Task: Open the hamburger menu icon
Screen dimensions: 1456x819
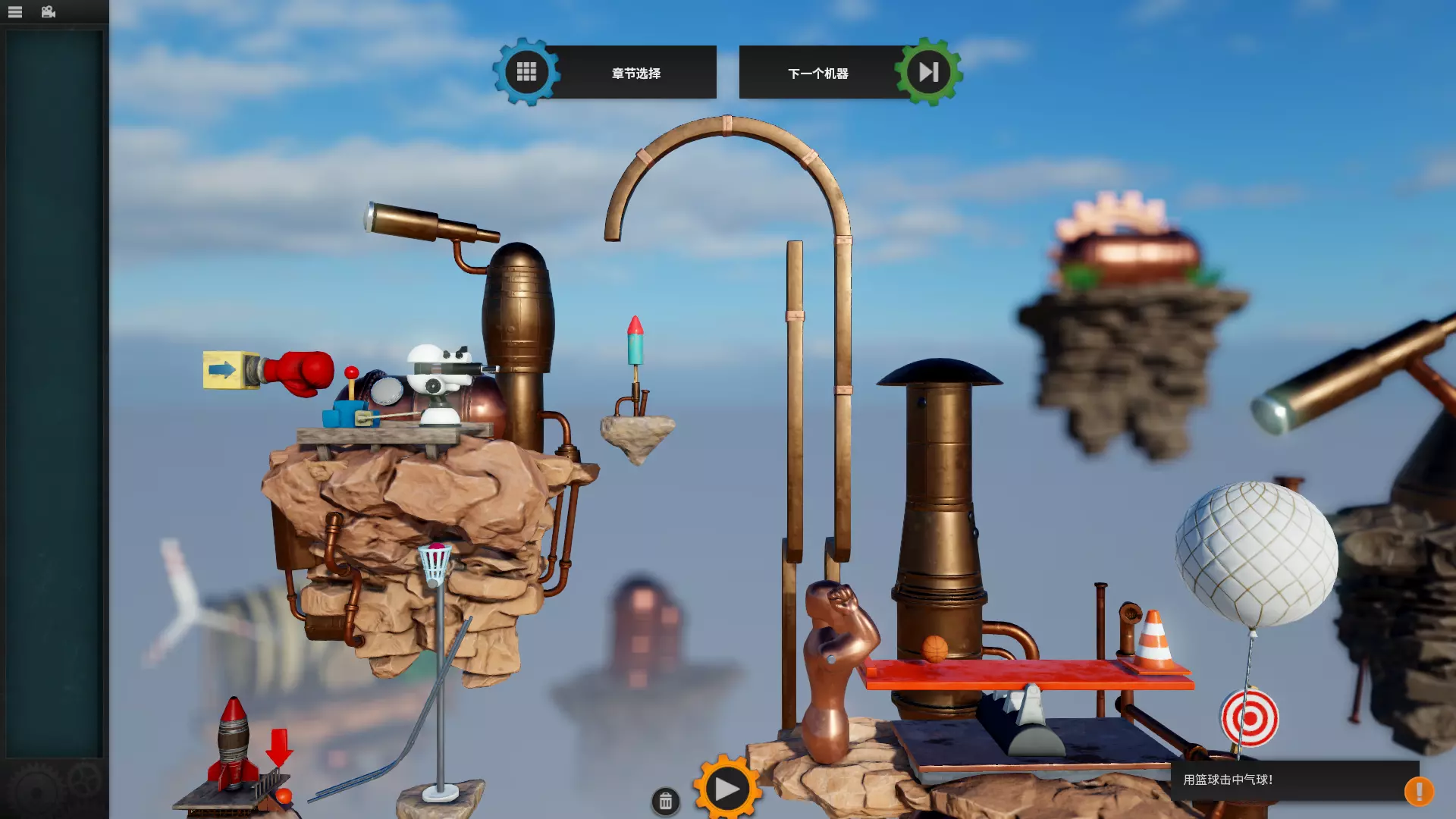Action: click(x=15, y=12)
